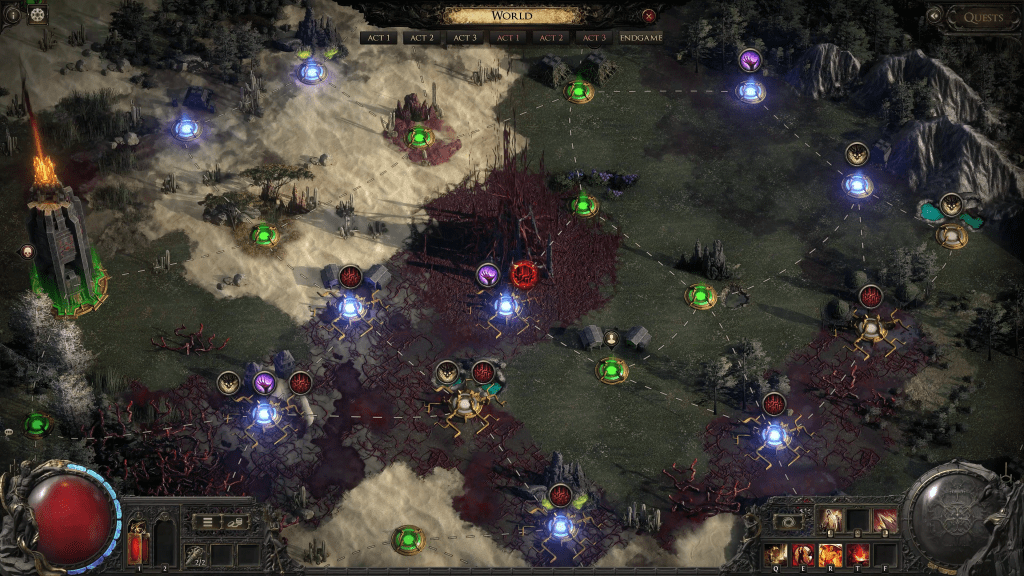Close the World map panel

[649, 16]
